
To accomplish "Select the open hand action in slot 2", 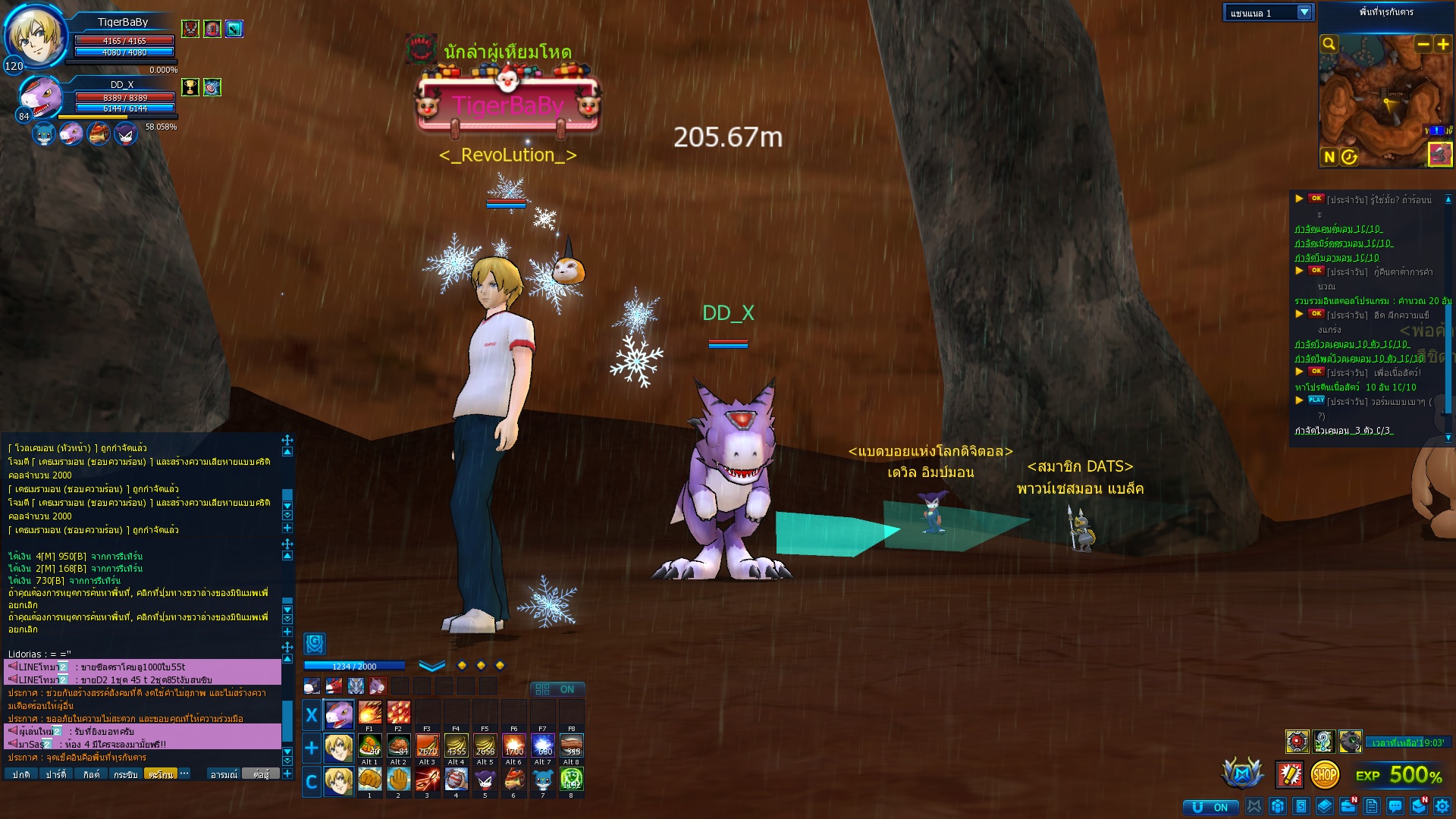I will tap(398, 779).
